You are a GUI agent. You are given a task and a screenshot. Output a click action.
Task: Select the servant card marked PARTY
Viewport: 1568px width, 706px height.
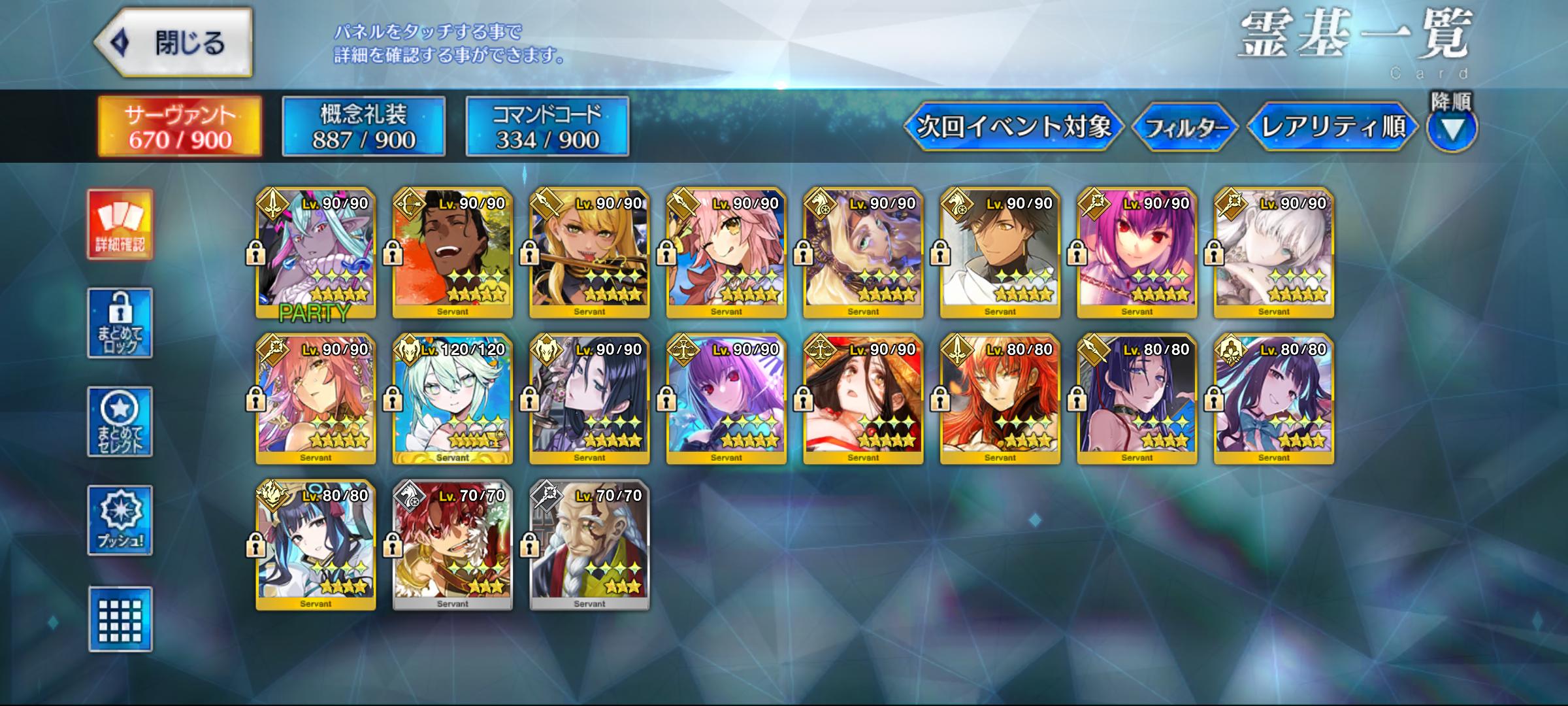(x=316, y=253)
